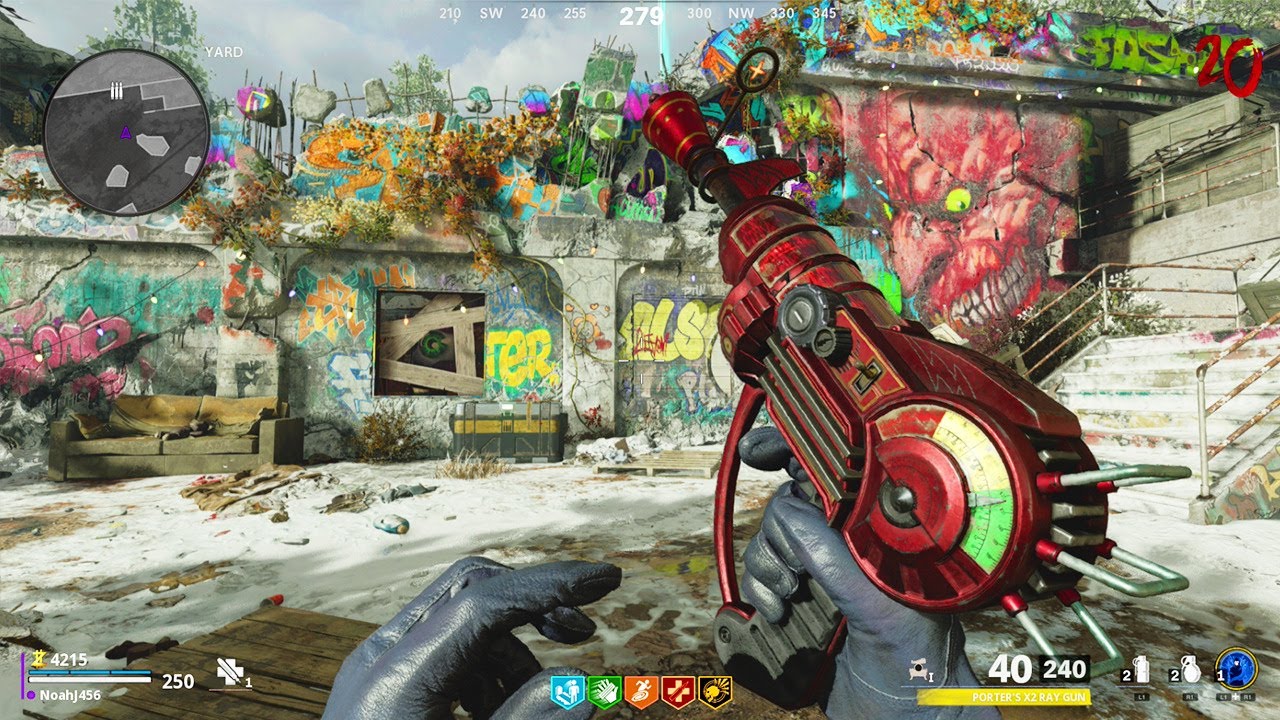Viewport: 1280px width, 720px height.
Task: Select the Deadshot Daiquiri perk icon
Action: pyautogui.click(x=712, y=690)
